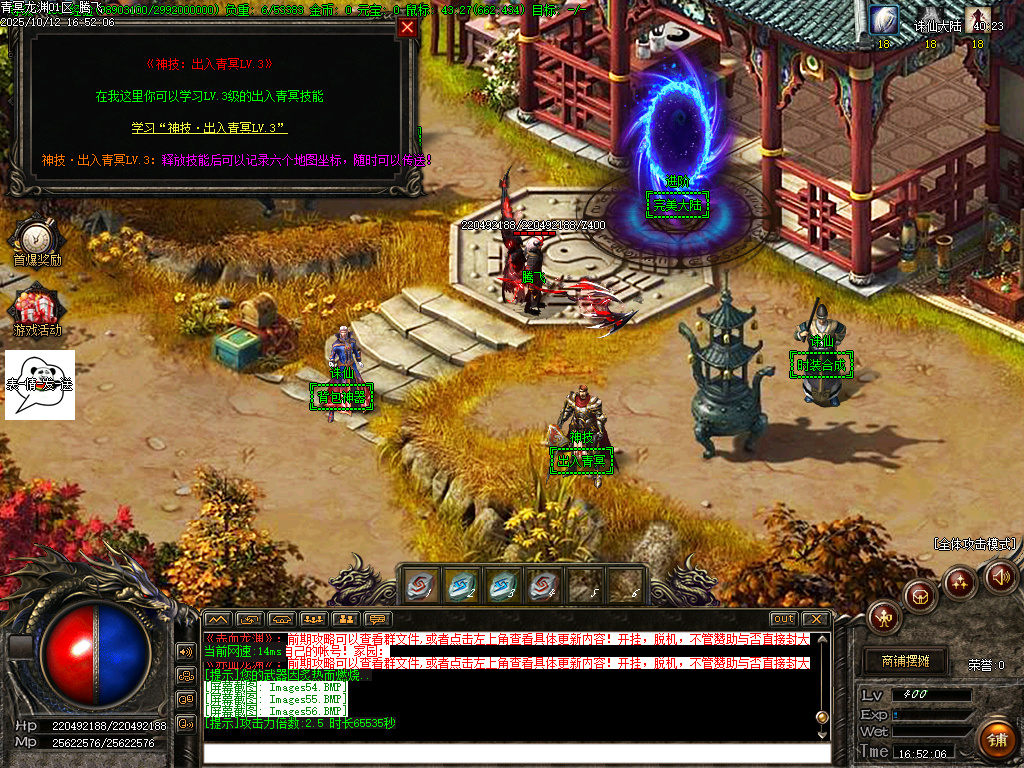Select the red rune in hotbar slot 1
The image size is (1024, 768).
coord(421,585)
